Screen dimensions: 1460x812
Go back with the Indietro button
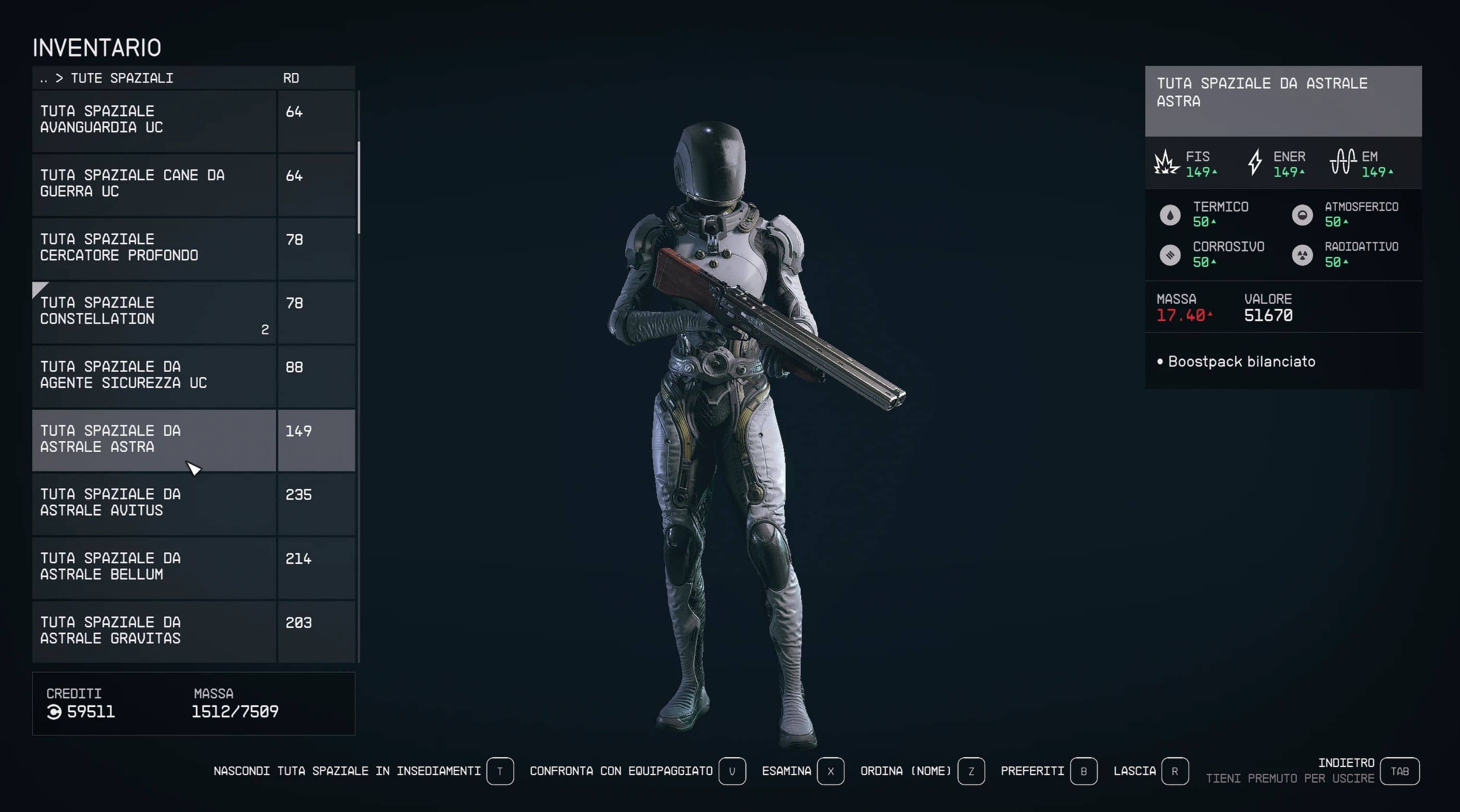pyautogui.click(x=1399, y=771)
